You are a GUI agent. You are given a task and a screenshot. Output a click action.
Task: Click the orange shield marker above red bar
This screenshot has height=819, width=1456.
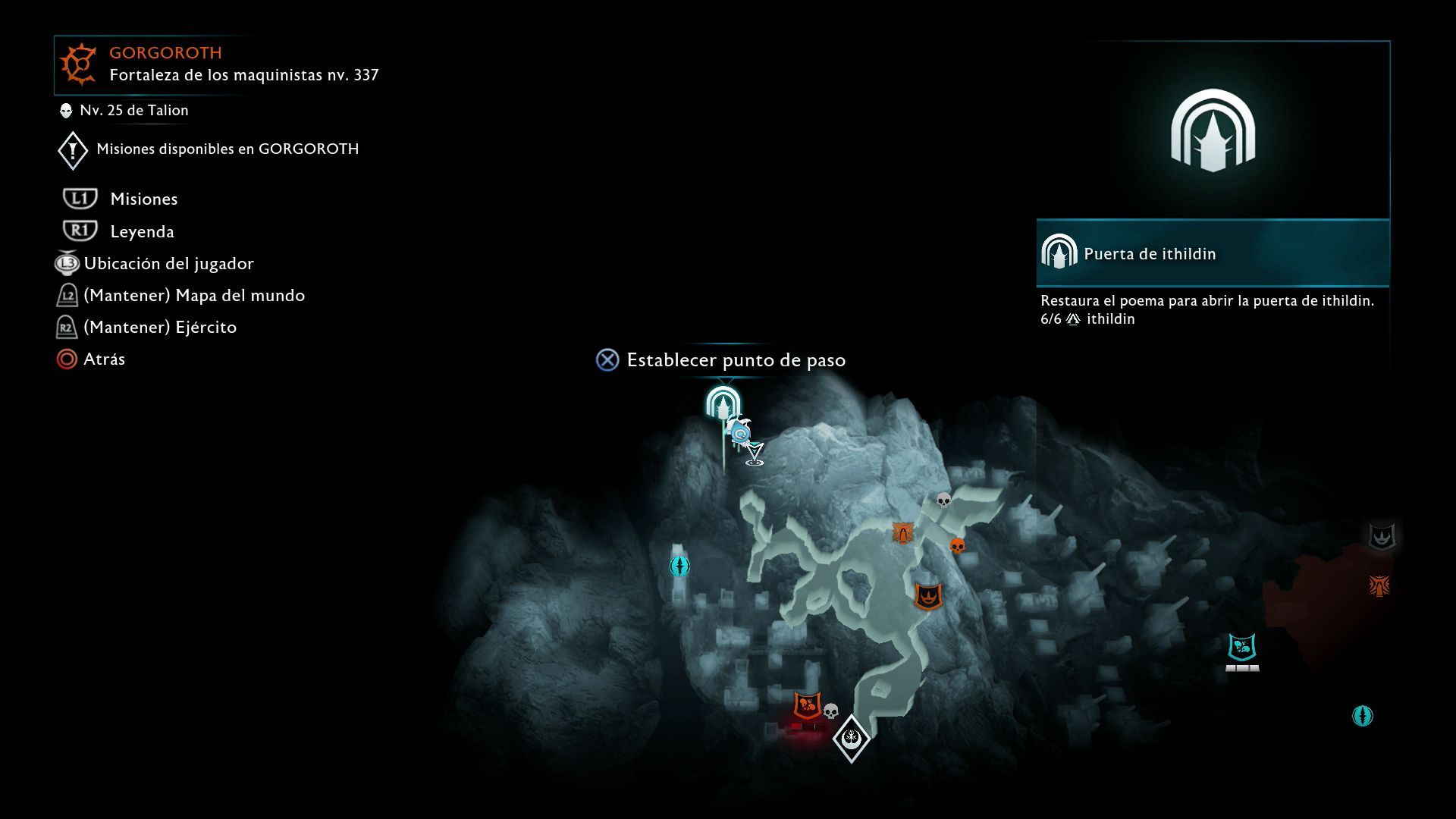[808, 706]
